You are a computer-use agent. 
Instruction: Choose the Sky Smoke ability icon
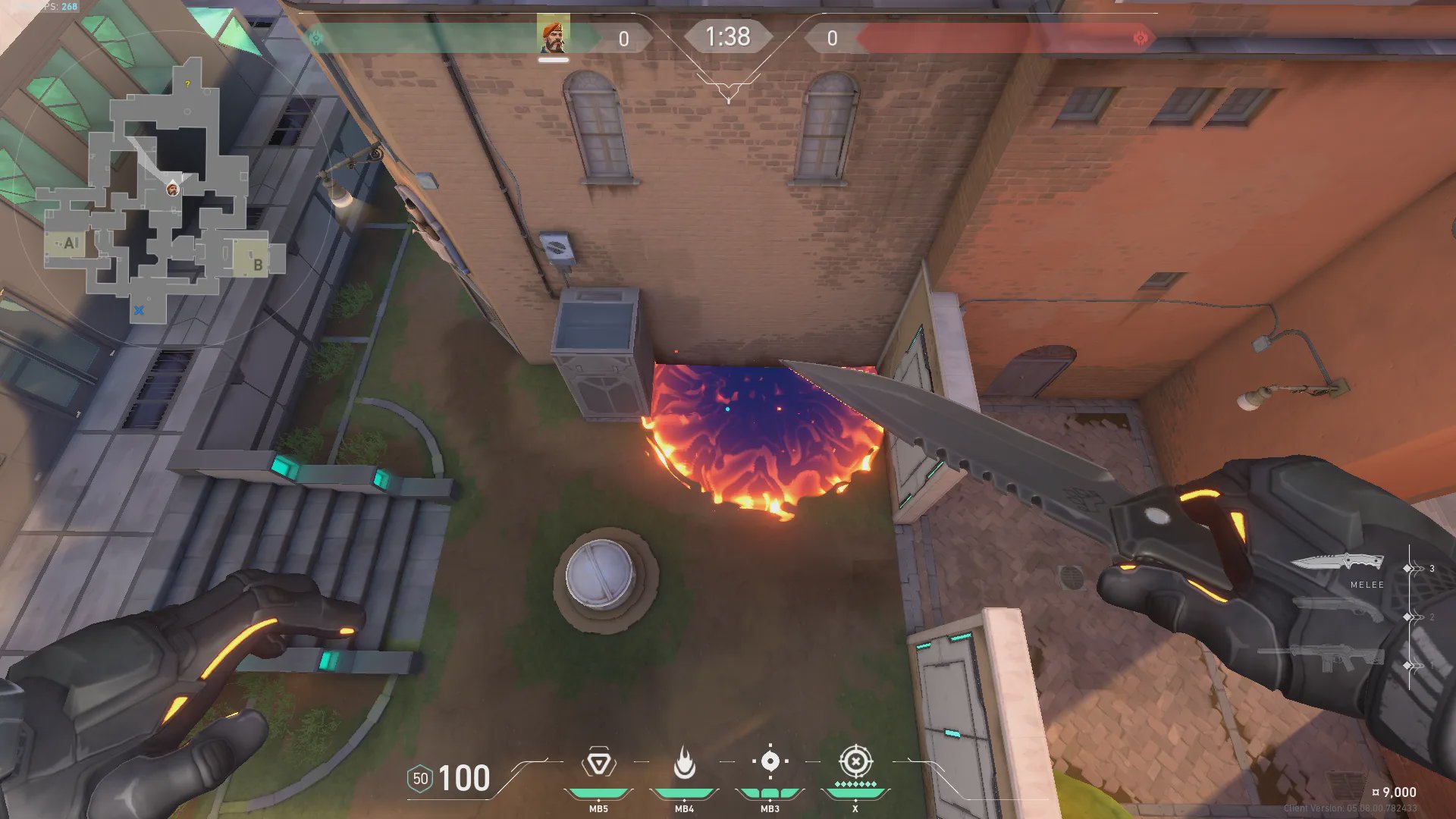pyautogui.click(x=770, y=761)
